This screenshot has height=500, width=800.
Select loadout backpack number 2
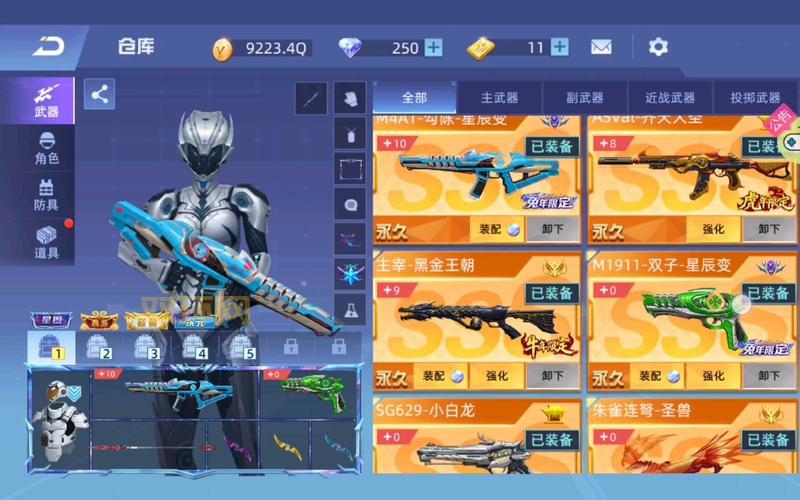98,347
